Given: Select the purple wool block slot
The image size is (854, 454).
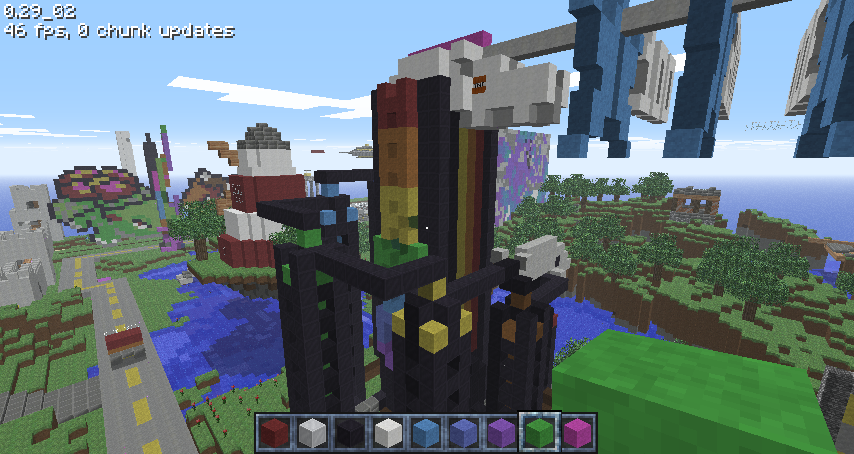Looking at the screenshot, I should (500, 433).
